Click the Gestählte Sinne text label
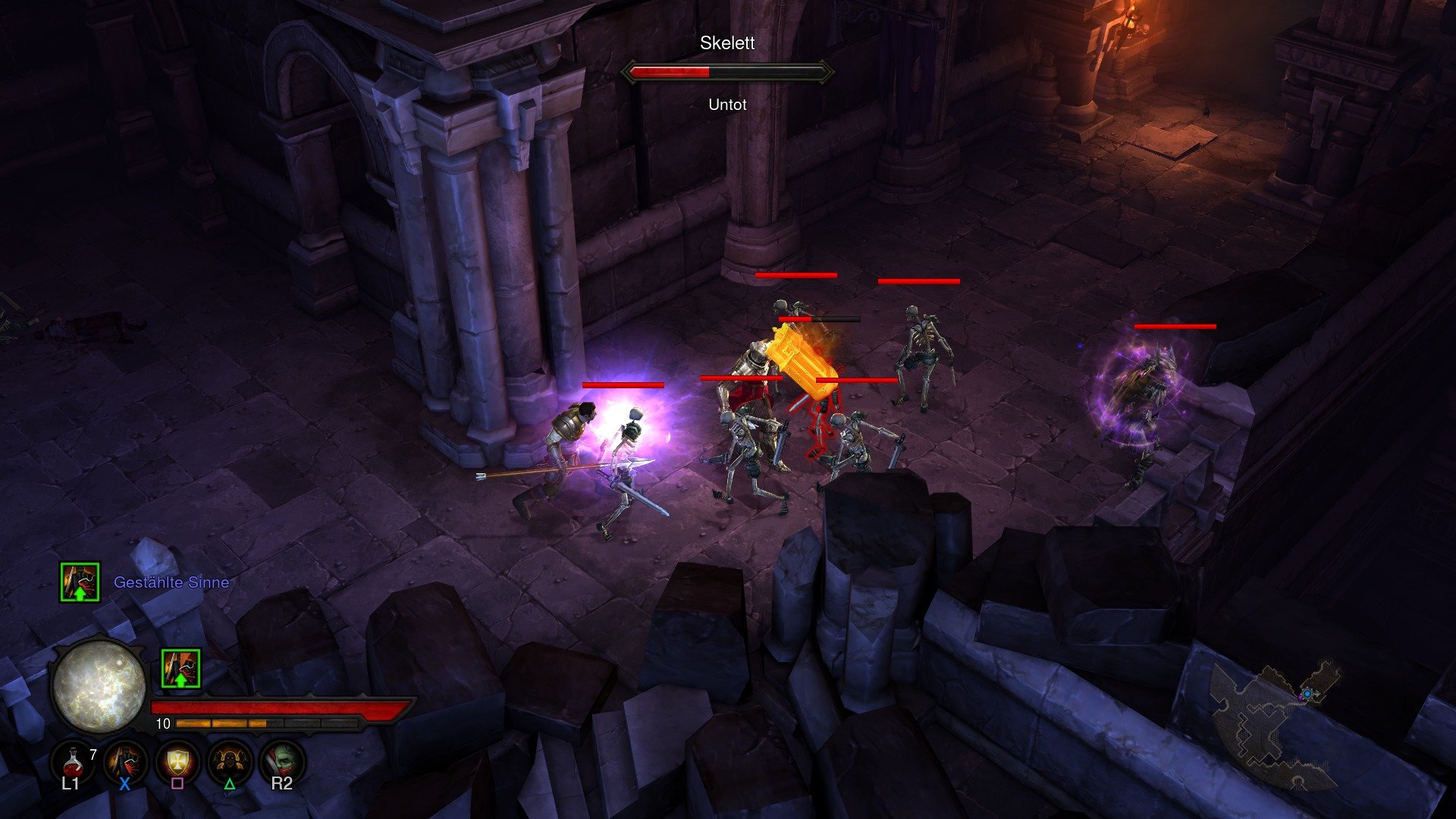Viewport: 1456px width, 819px height. (x=171, y=582)
